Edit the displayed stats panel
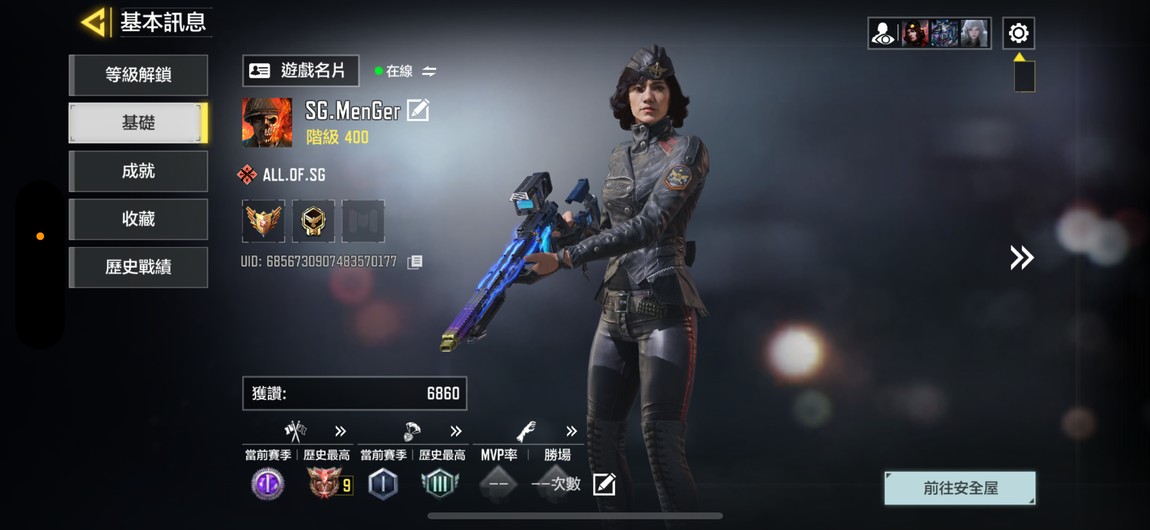Screen dimensions: 1150x530 pyautogui.click(x=604, y=485)
